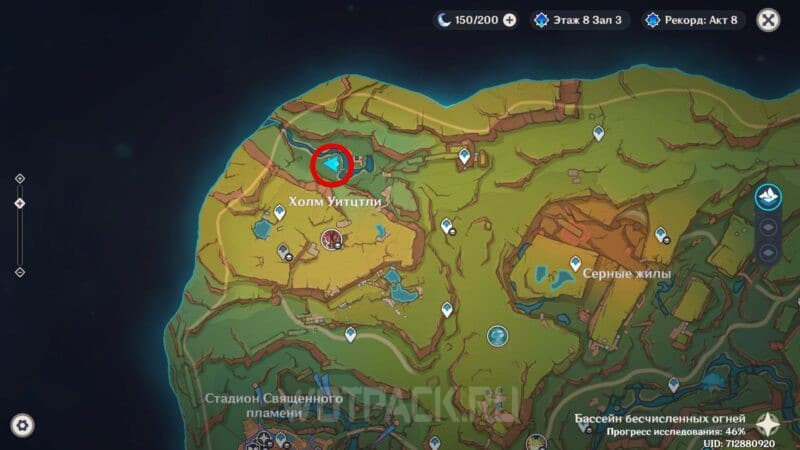Open the Spiral Abyss floor 8 chamber 3 shortcut
The height and width of the screenshot is (450, 800).
[x=580, y=20]
